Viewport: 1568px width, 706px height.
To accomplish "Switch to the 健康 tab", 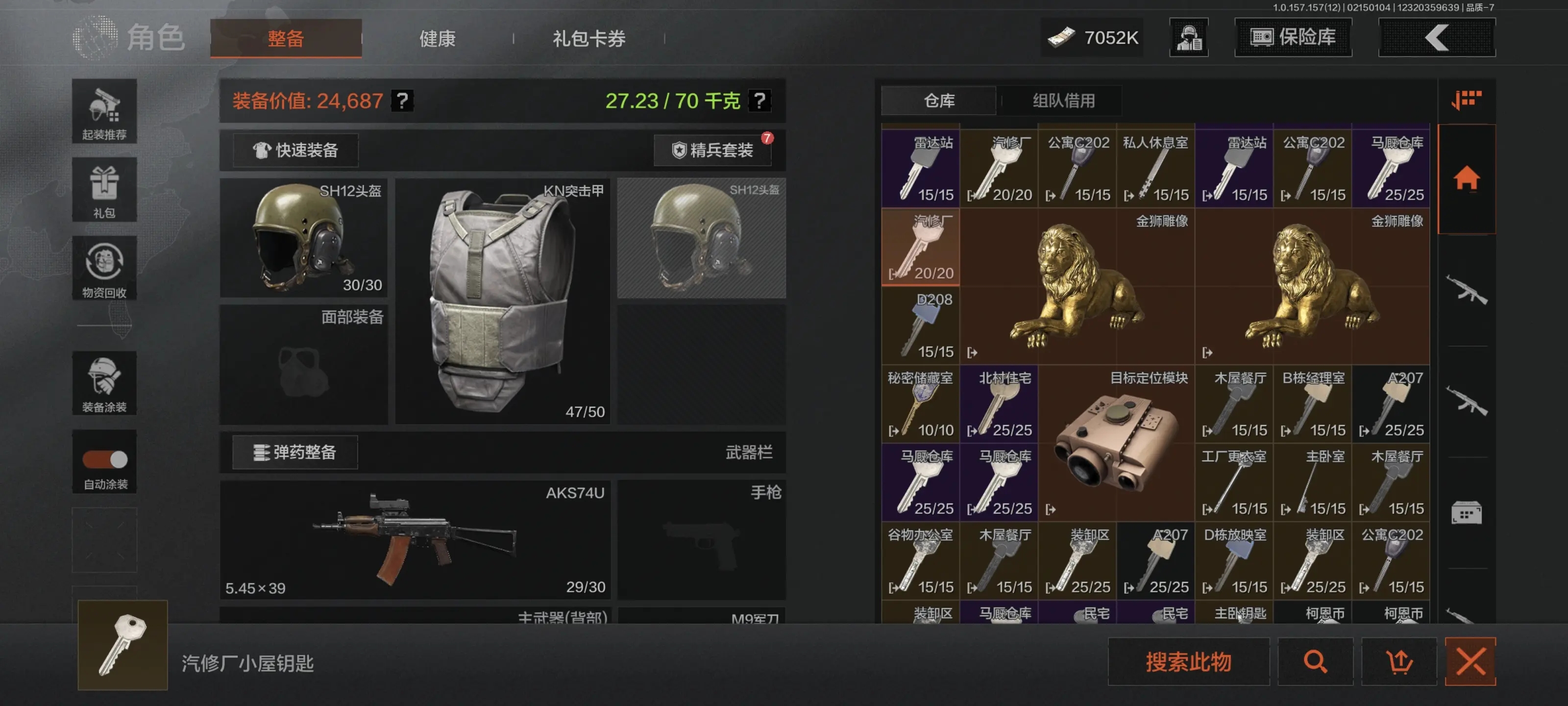I will [437, 38].
